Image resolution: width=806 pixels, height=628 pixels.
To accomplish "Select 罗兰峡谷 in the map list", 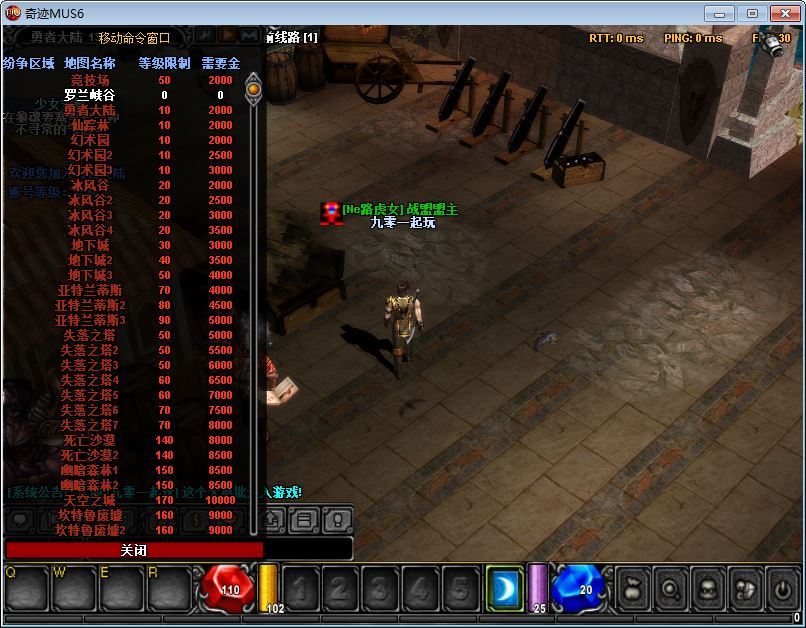I will click(90, 95).
